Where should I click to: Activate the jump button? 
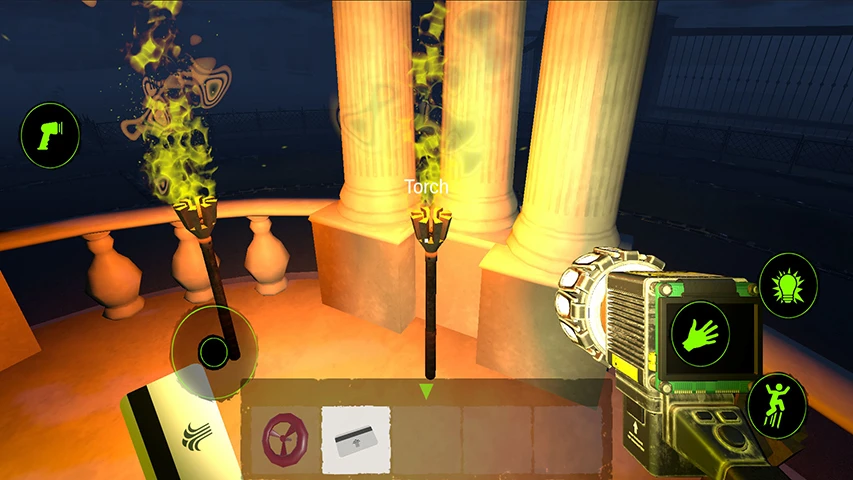(777, 404)
